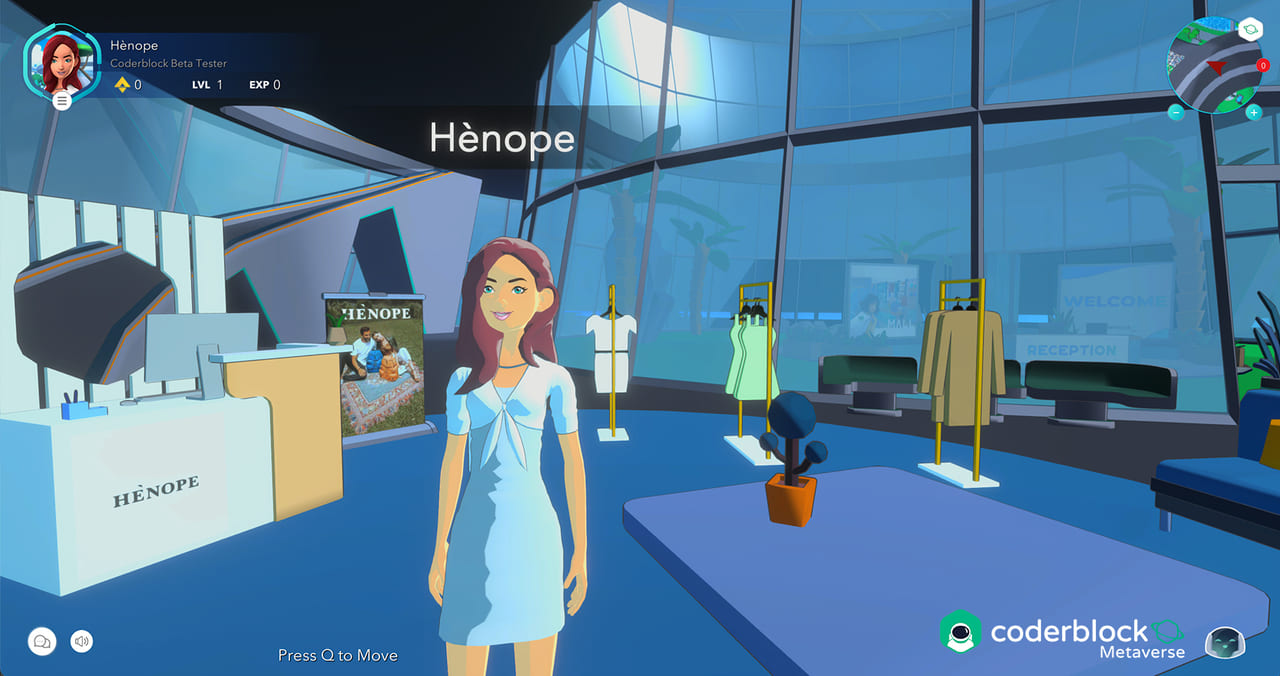Zoom in the minimap with the plus button

1253,112
